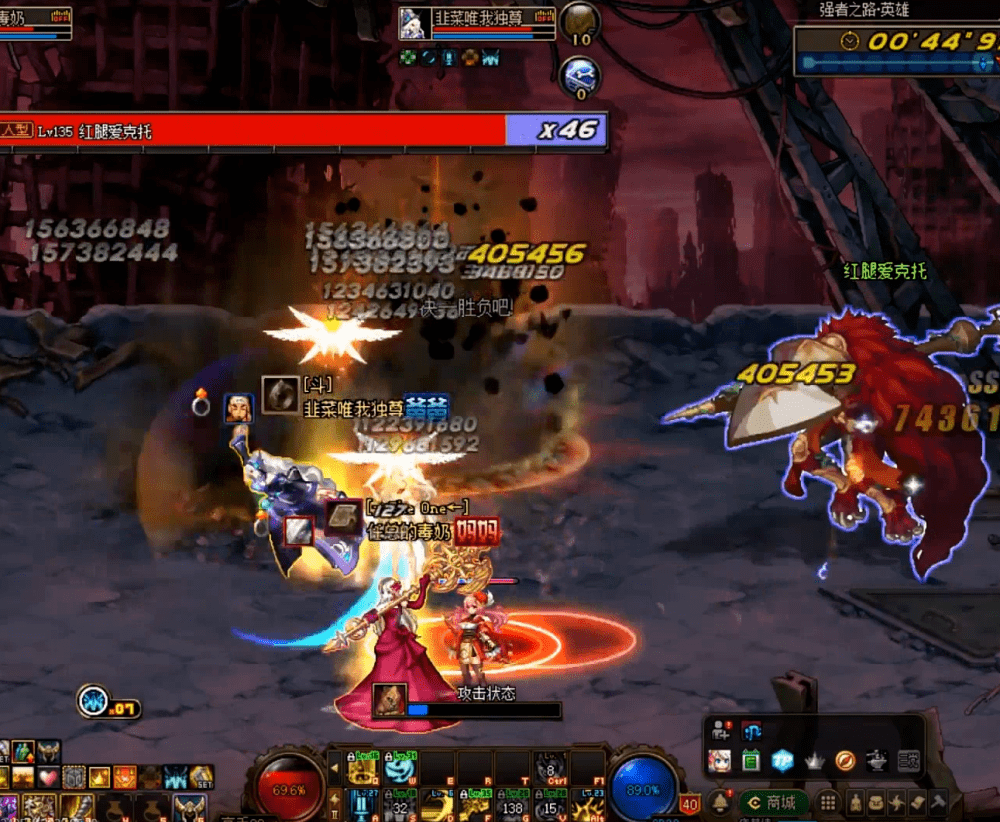Open the nine-dot grid menu

click(x=828, y=802)
